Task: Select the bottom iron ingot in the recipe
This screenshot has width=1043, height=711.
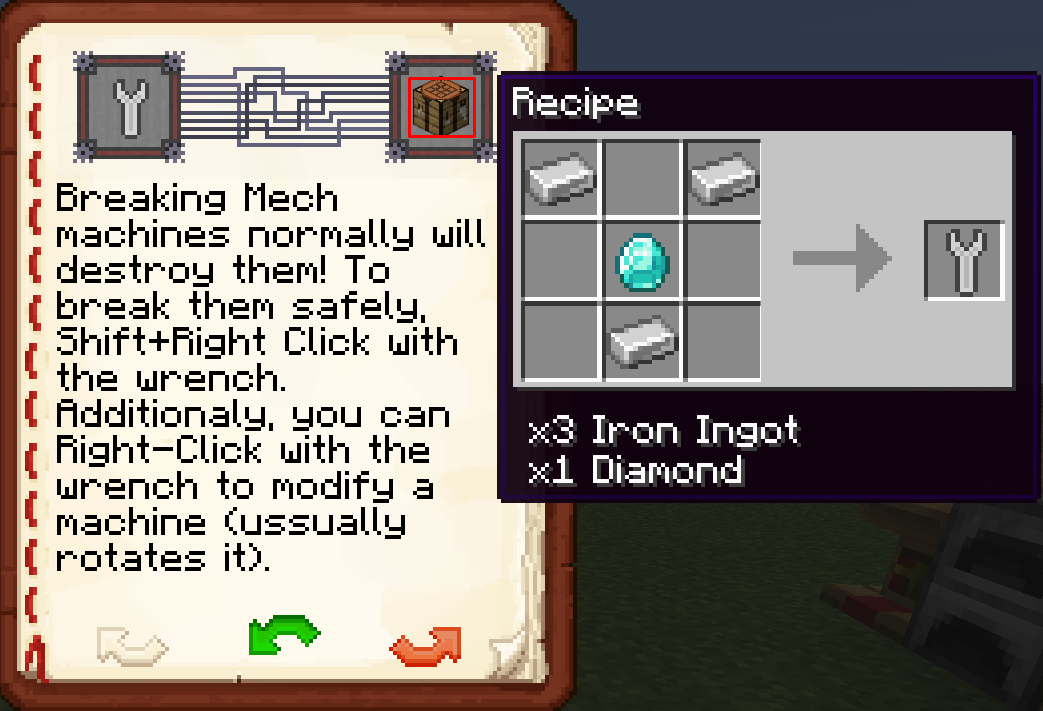Action: [642, 342]
